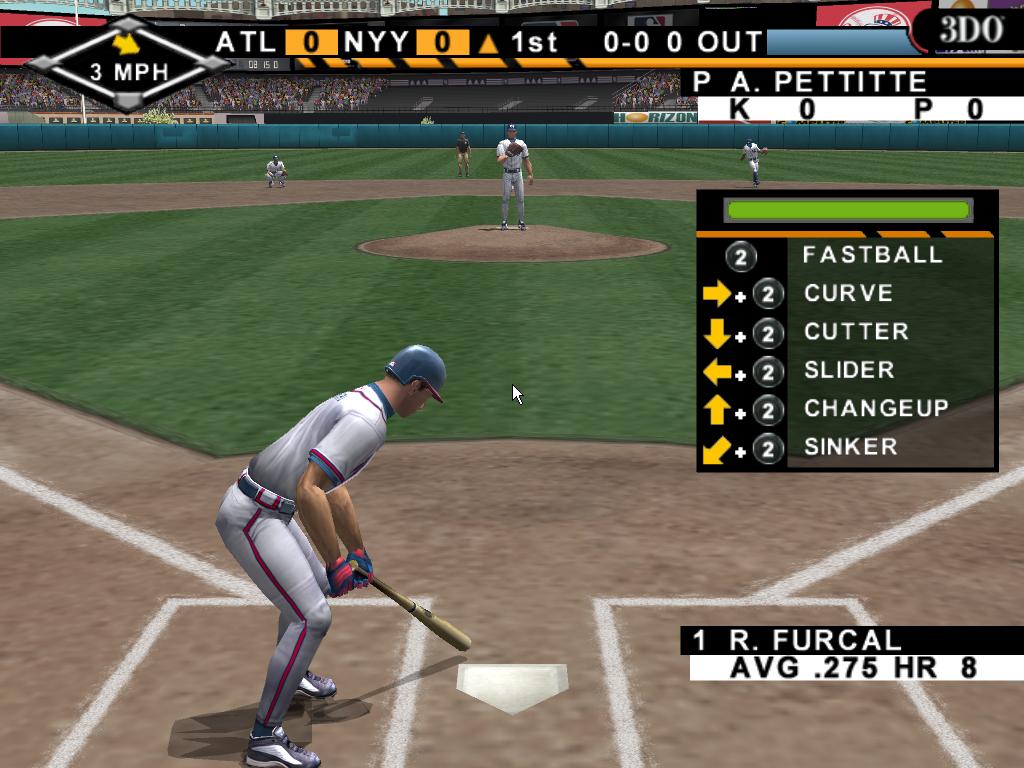Viewport: 1024px width, 768px height.
Task: Throw a Sinker pitch
Action: (849, 447)
